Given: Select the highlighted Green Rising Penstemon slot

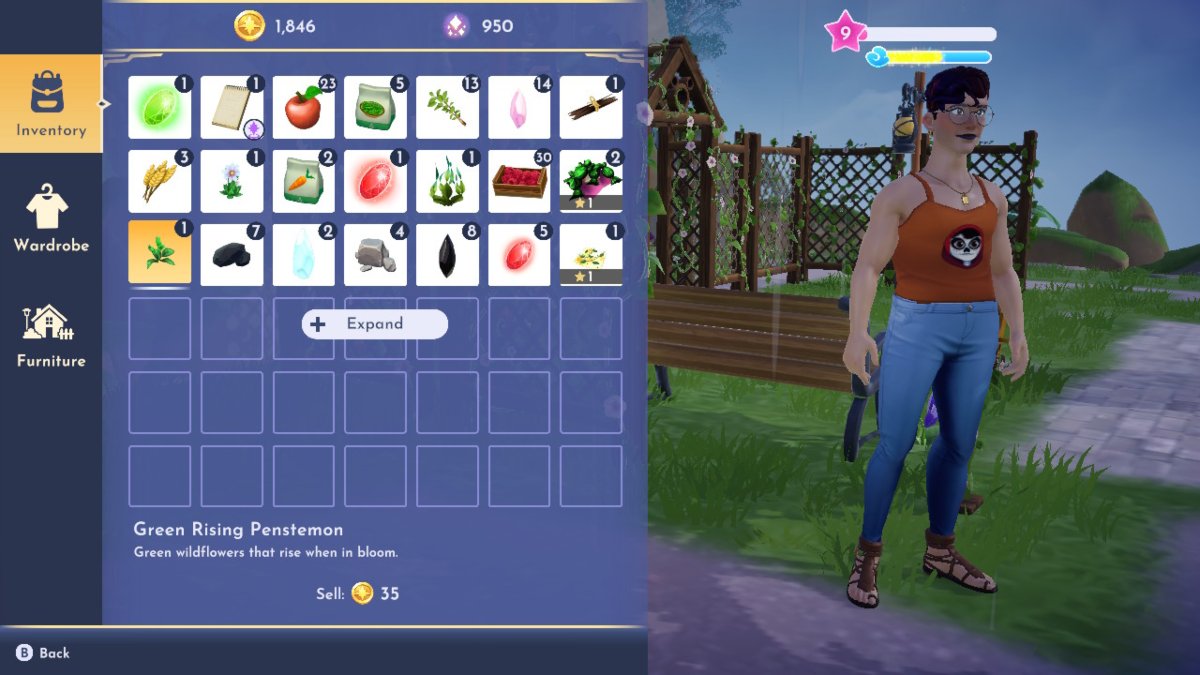Looking at the screenshot, I should 160,254.
